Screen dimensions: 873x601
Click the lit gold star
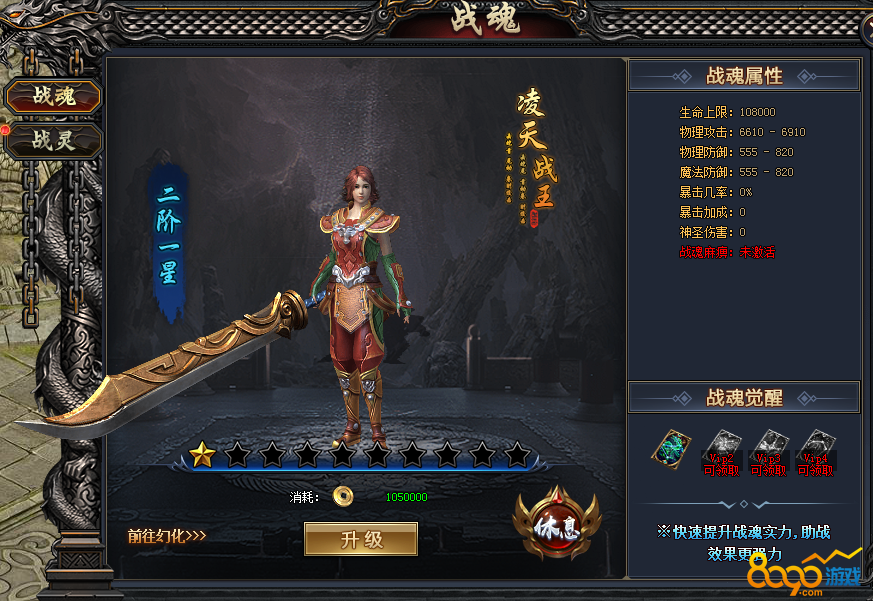tap(203, 456)
